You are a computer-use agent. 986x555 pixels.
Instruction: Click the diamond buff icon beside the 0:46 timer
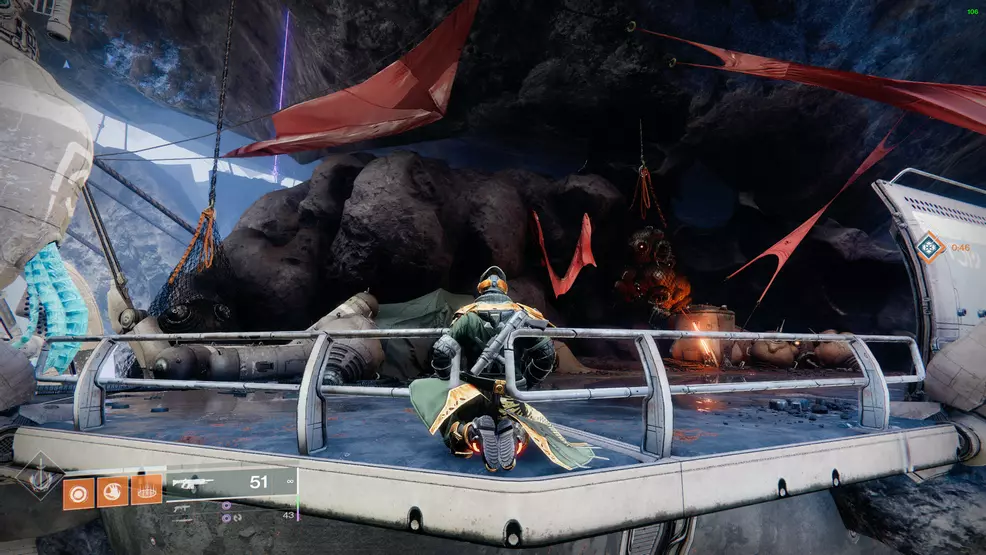tap(931, 247)
